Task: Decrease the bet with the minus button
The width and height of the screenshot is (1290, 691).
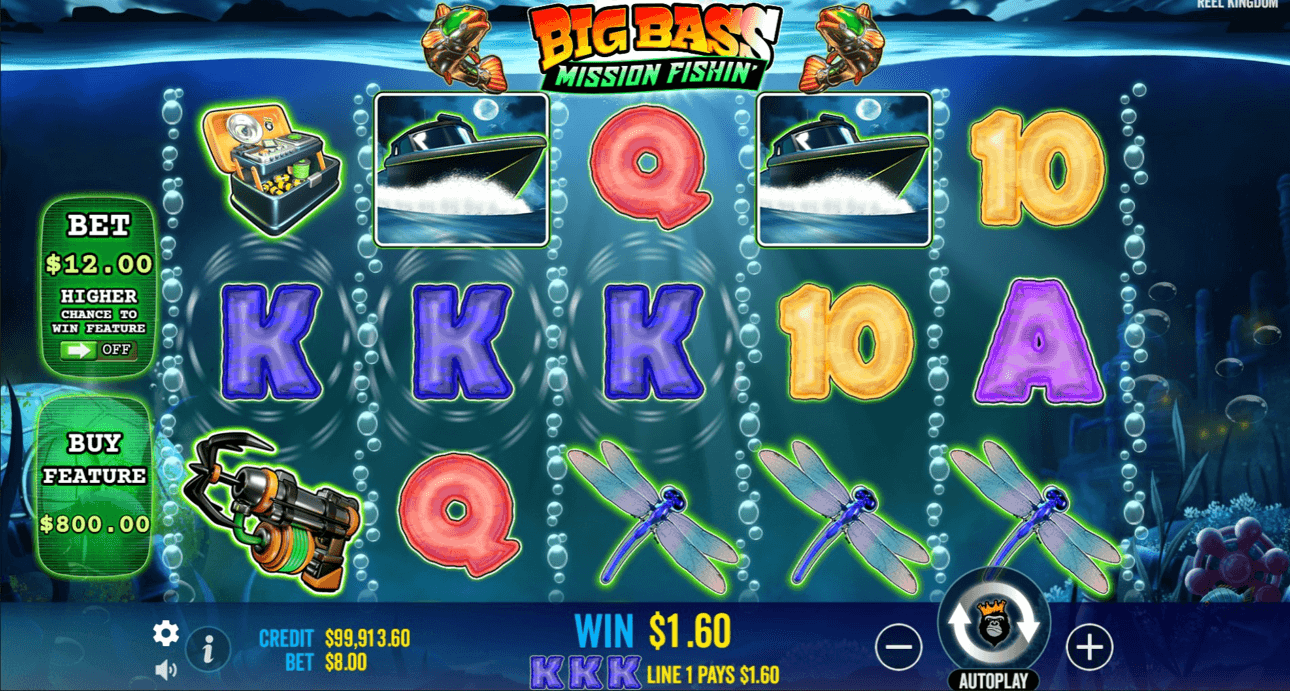Action: pos(898,648)
